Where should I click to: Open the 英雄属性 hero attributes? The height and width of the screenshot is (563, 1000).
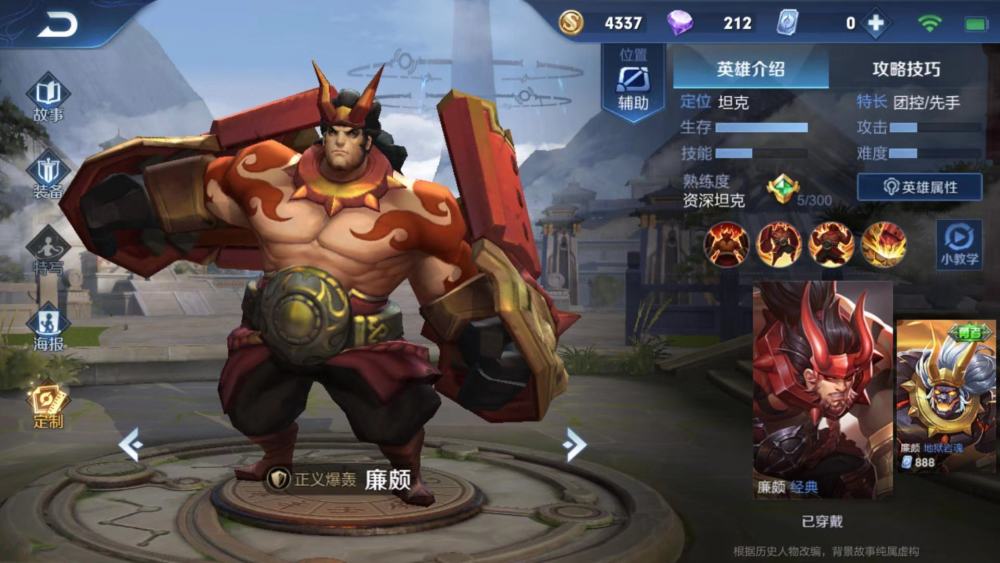click(x=919, y=187)
